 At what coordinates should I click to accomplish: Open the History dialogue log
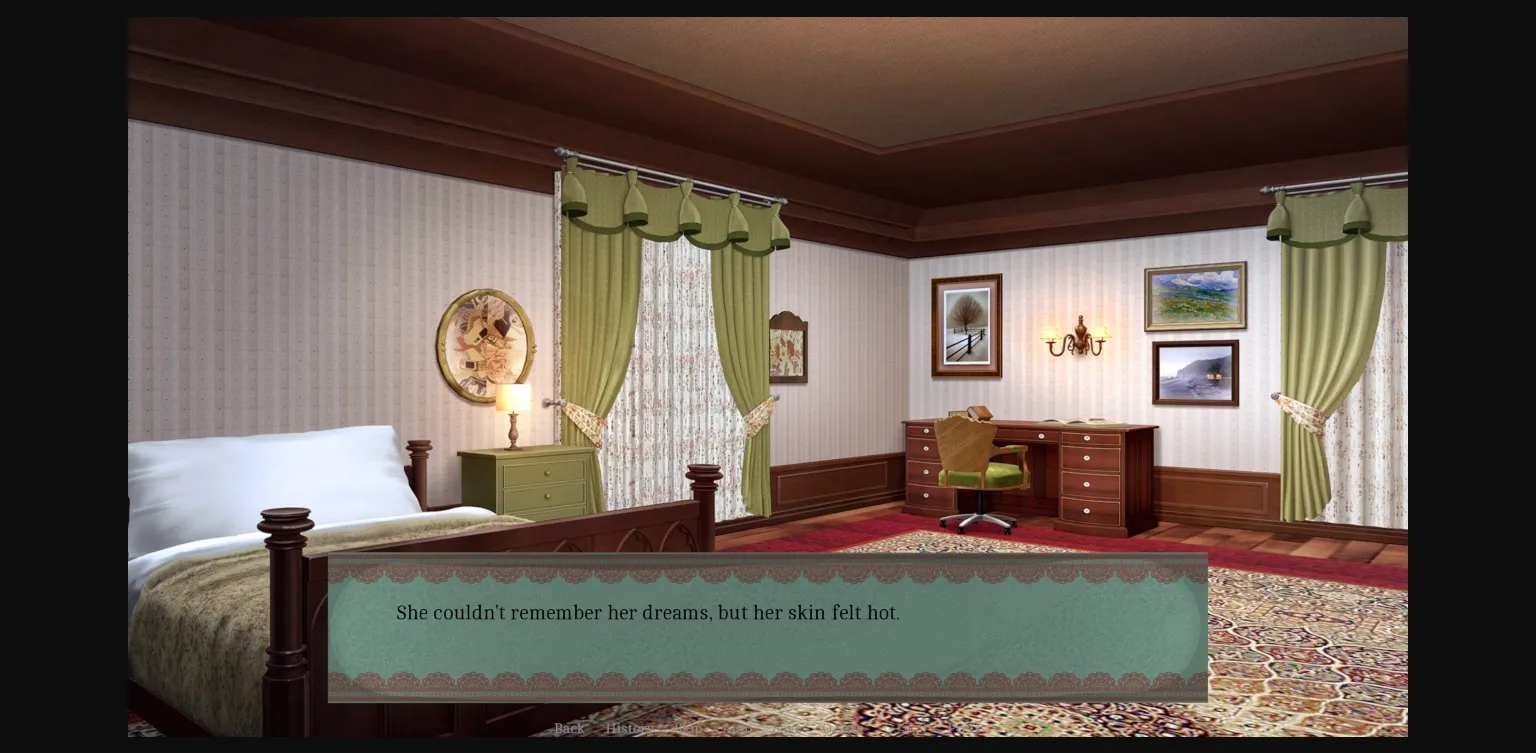[629, 729]
